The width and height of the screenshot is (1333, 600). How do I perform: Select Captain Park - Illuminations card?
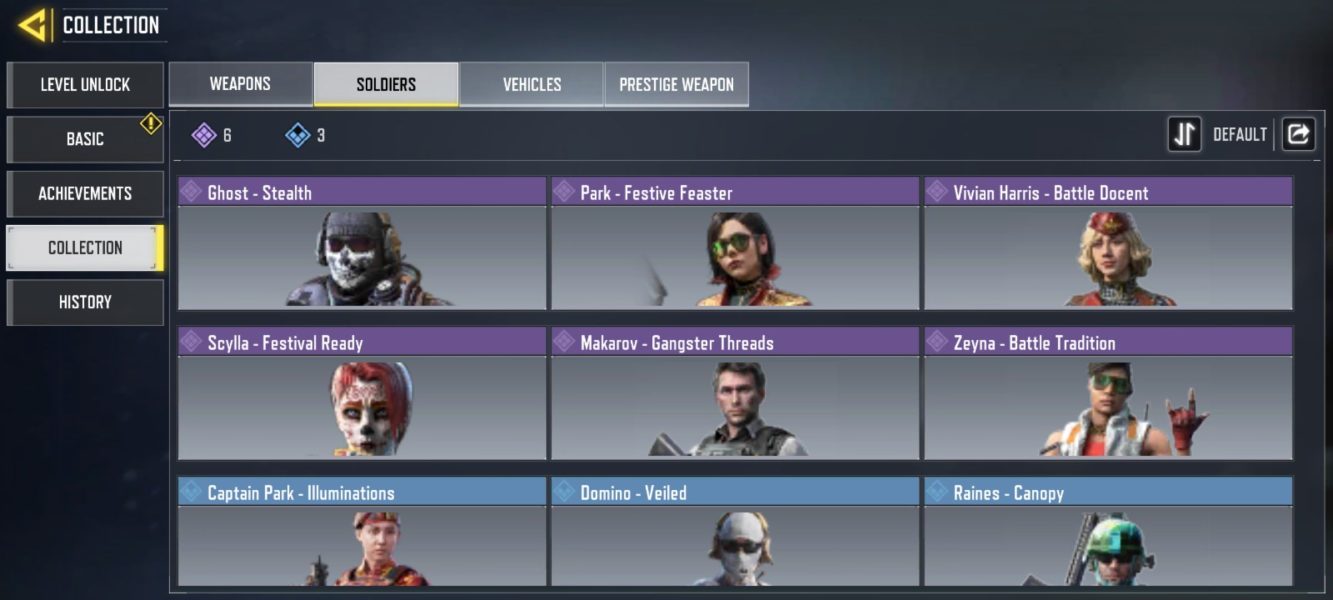(362, 532)
